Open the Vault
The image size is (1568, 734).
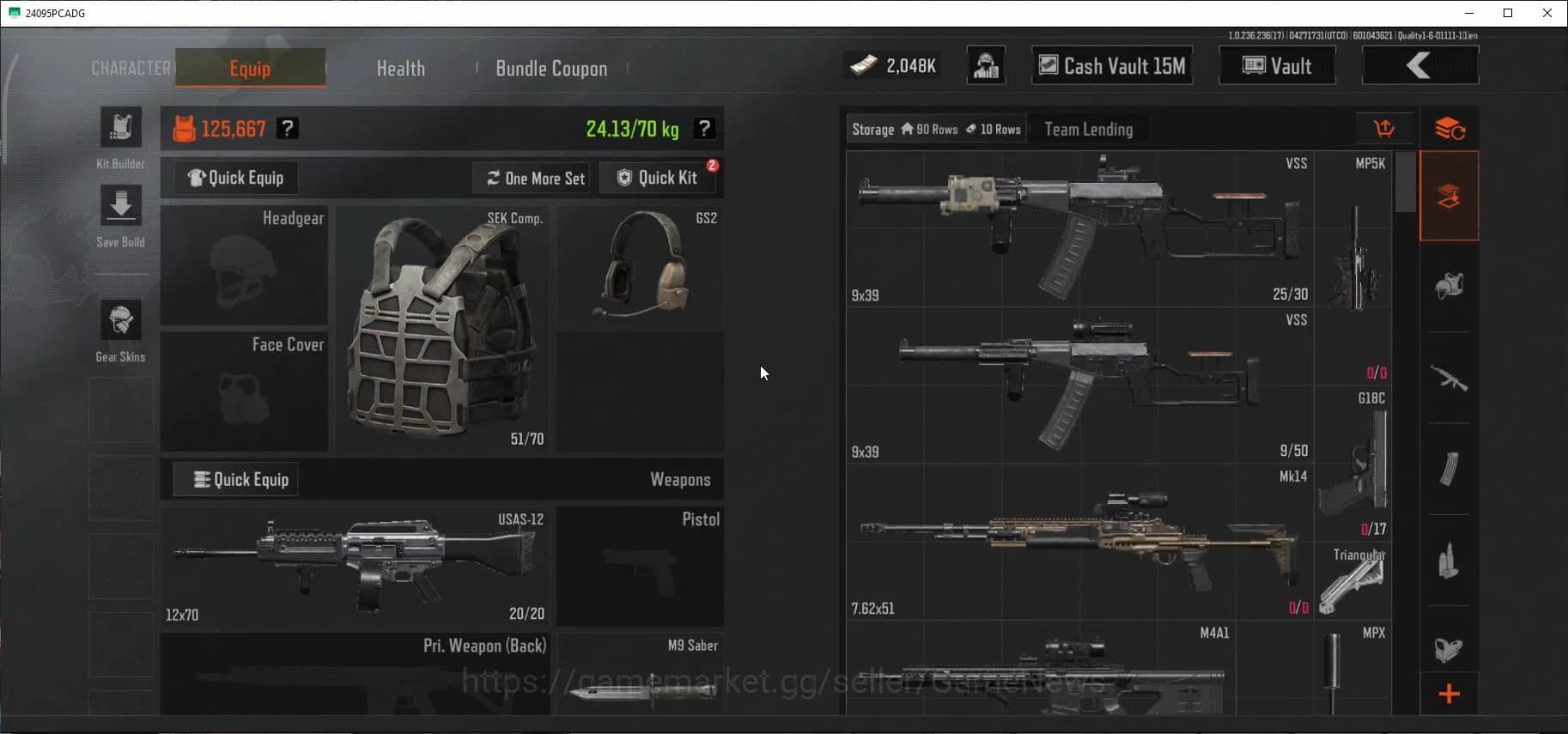point(1277,65)
